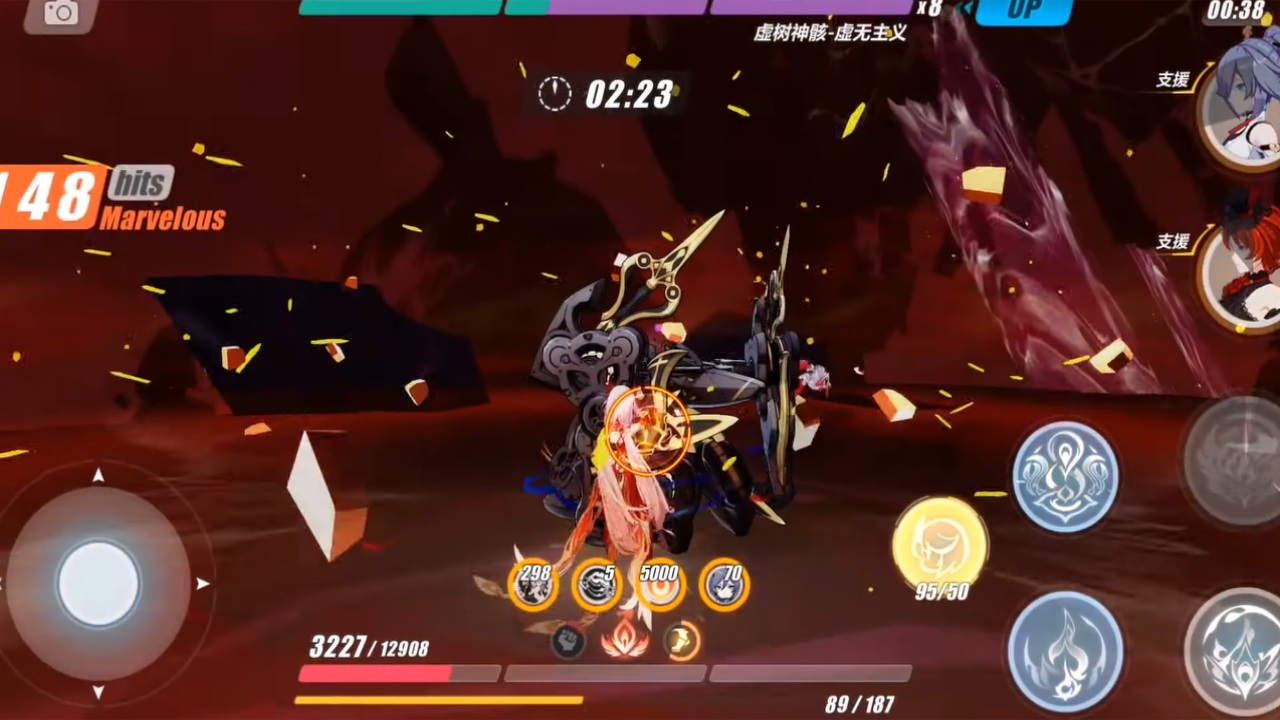
Task: Hit the greyed-out skill button above the attack
Action: [1235, 460]
